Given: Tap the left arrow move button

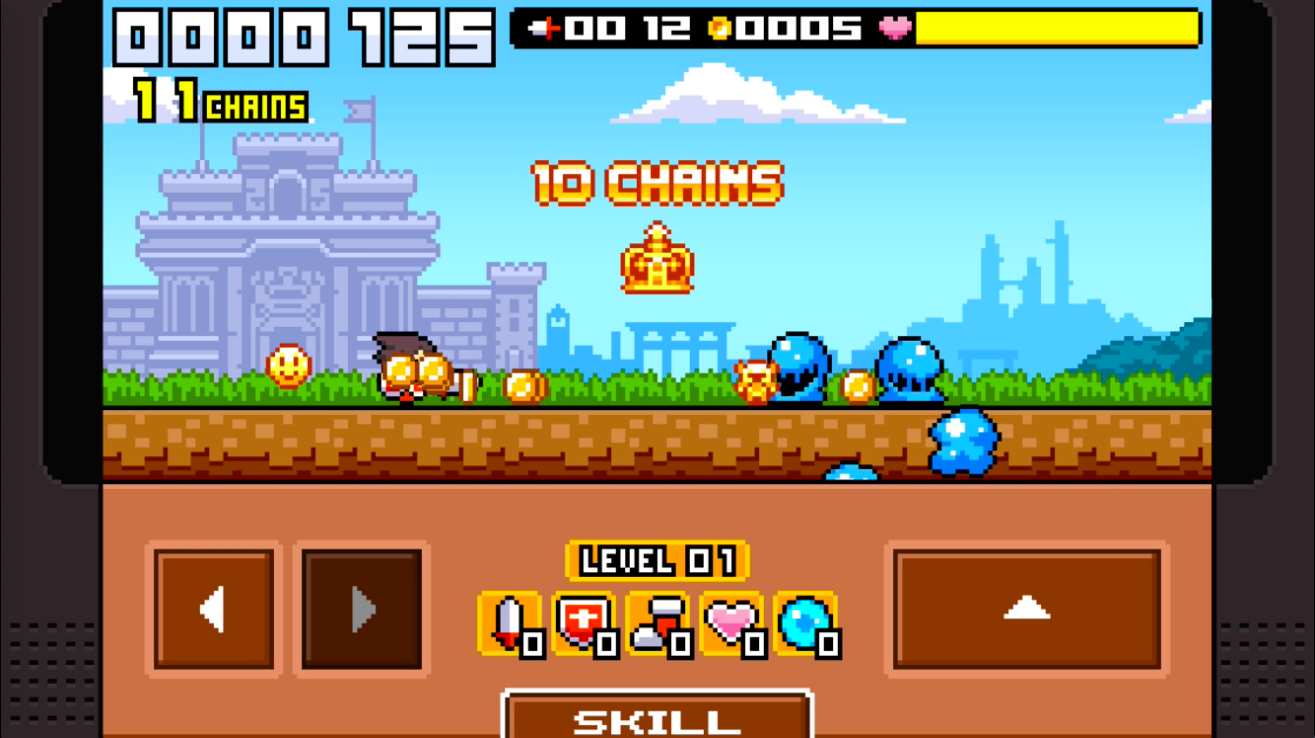Looking at the screenshot, I should pyautogui.click(x=214, y=609).
